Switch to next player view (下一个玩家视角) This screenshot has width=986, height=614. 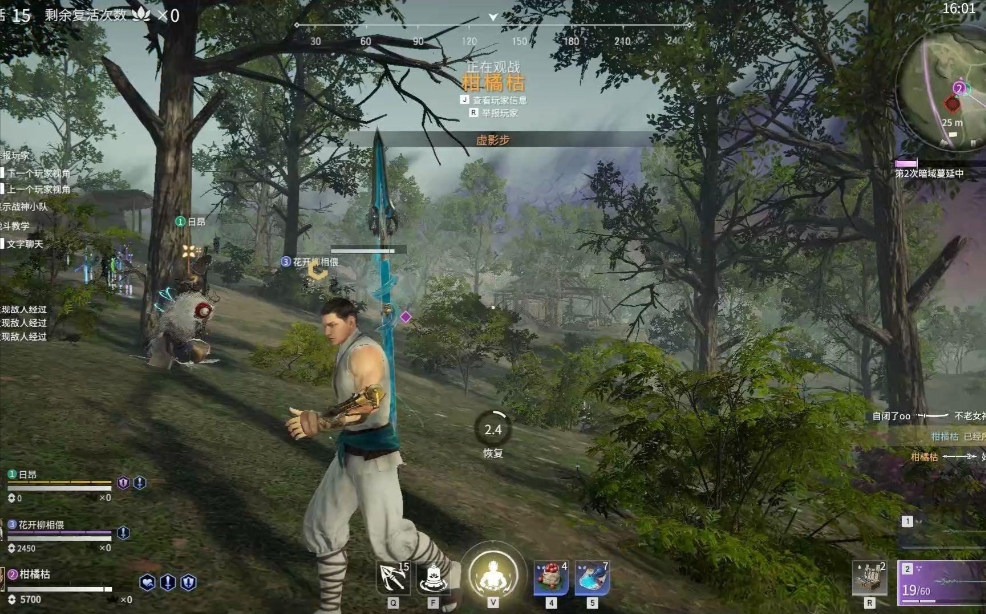36,172
